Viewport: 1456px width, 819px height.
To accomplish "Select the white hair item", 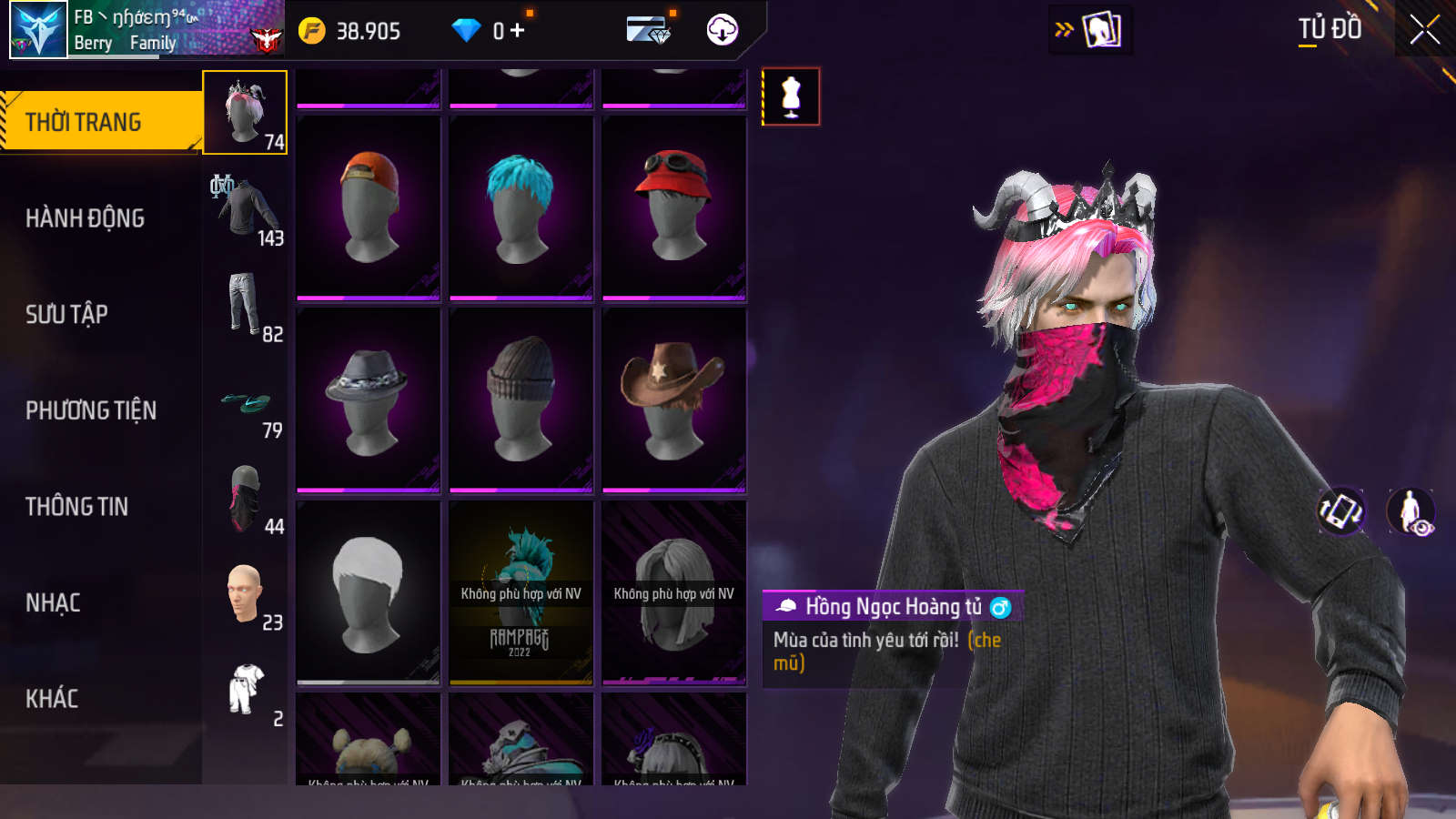I will pos(369,592).
